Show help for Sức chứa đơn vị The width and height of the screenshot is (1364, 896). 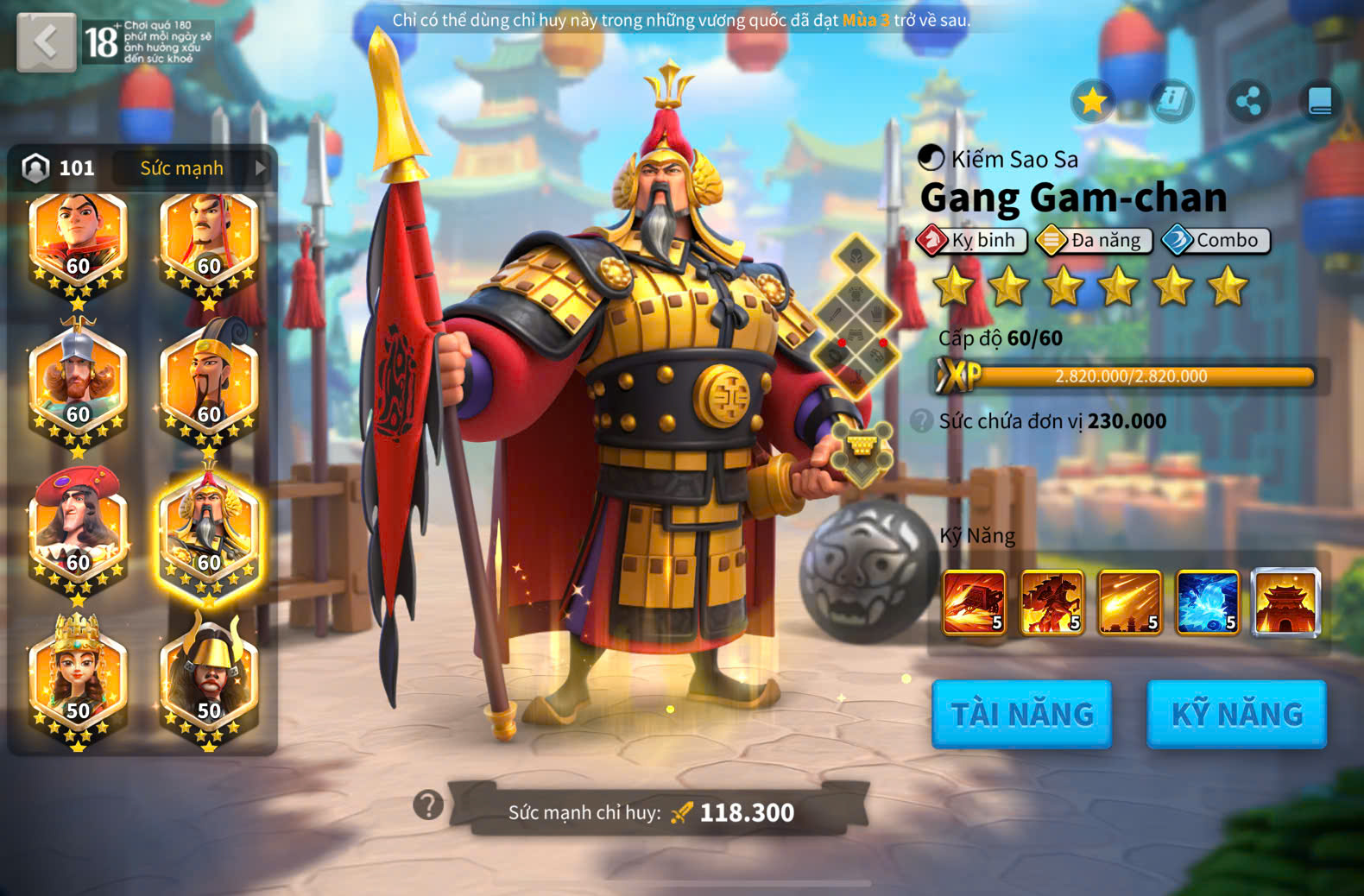(922, 421)
